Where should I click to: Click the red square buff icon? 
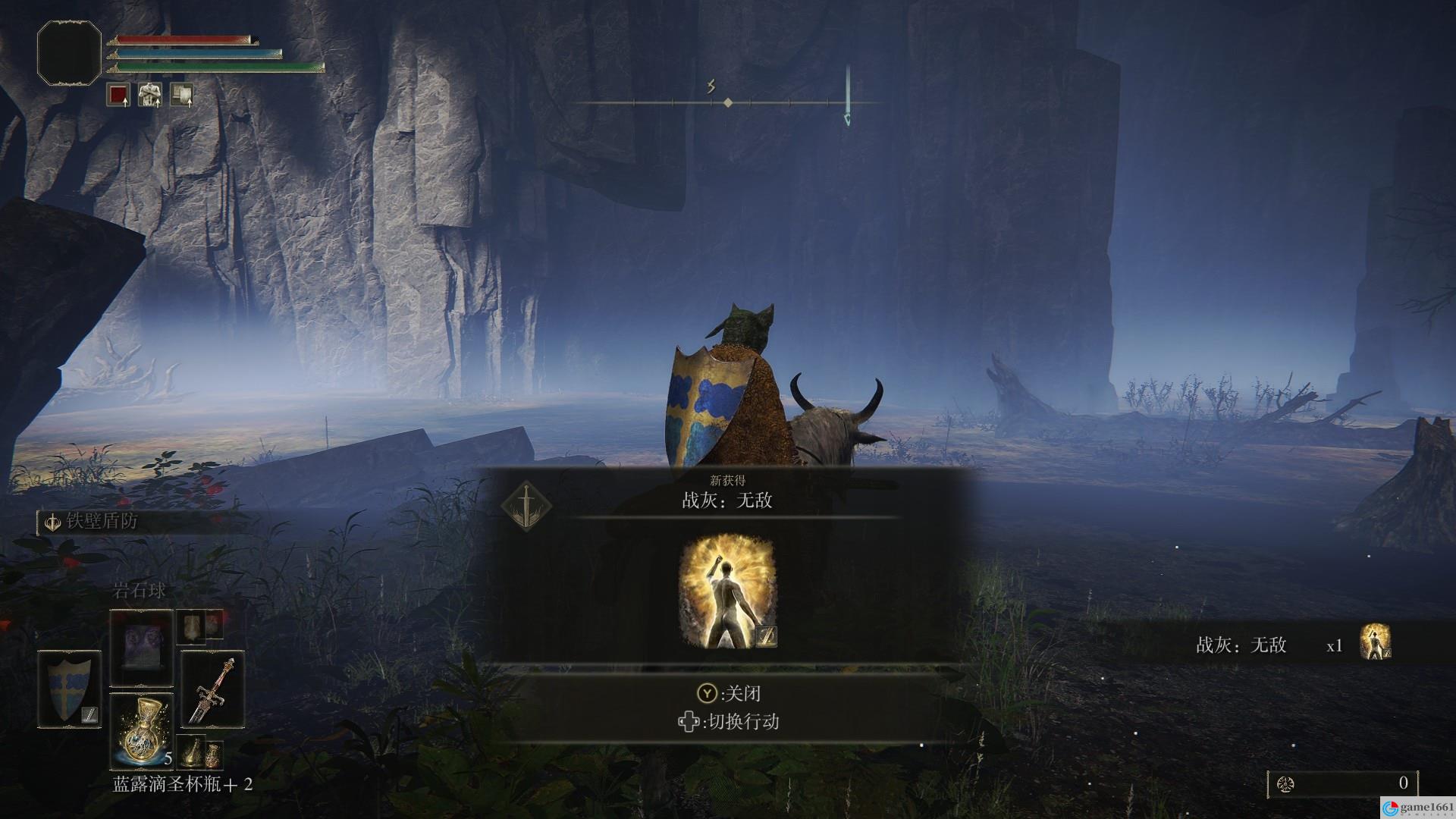click(118, 95)
